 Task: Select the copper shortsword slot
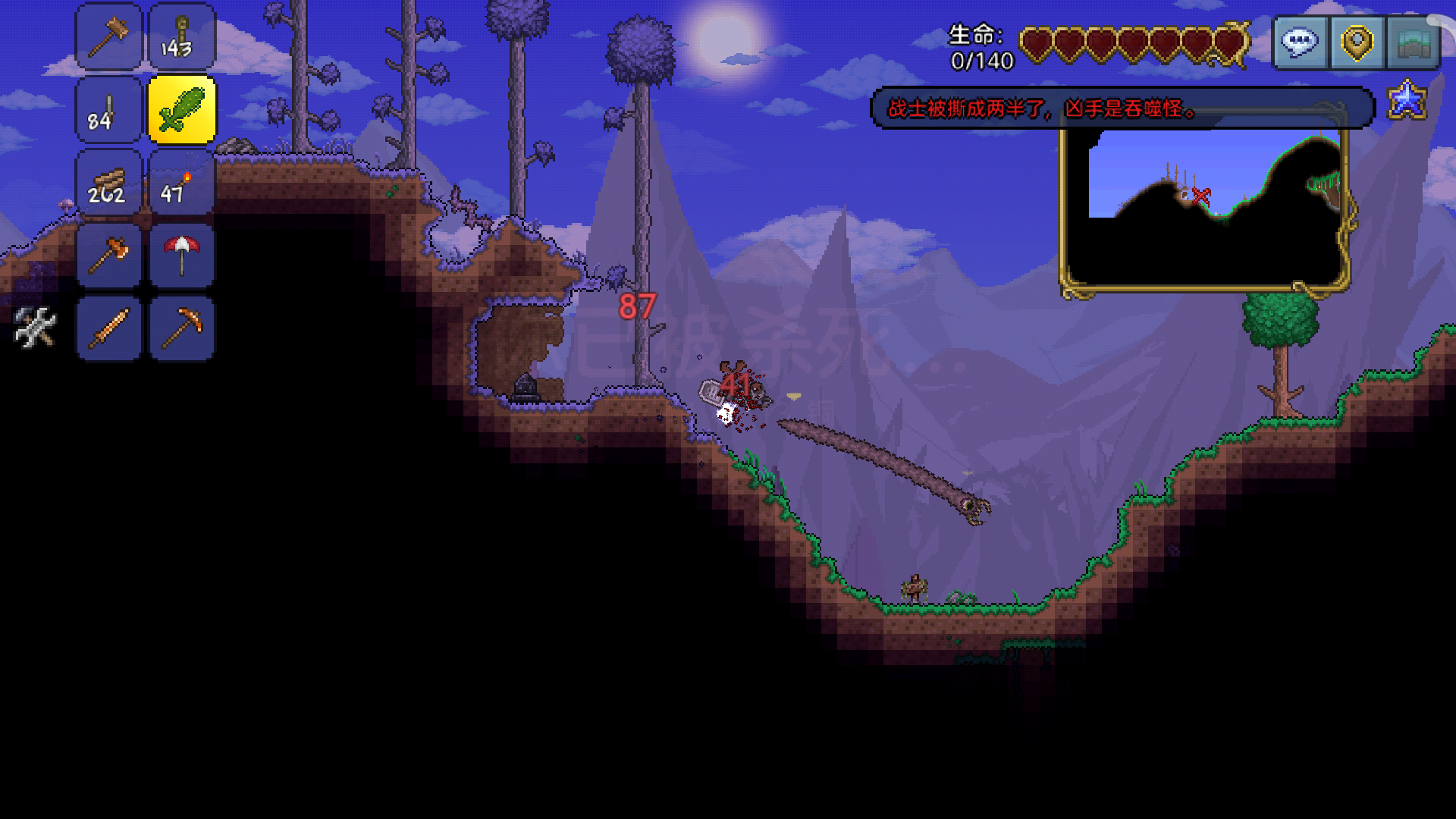pyautogui.click(x=109, y=328)
